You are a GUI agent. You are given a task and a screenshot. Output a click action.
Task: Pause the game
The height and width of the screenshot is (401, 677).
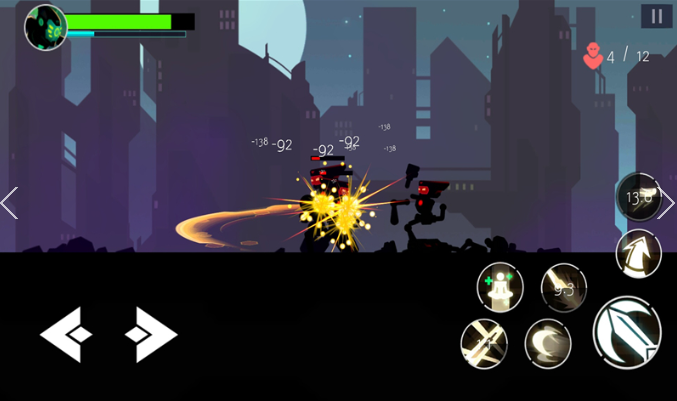[x=656, y=16]
